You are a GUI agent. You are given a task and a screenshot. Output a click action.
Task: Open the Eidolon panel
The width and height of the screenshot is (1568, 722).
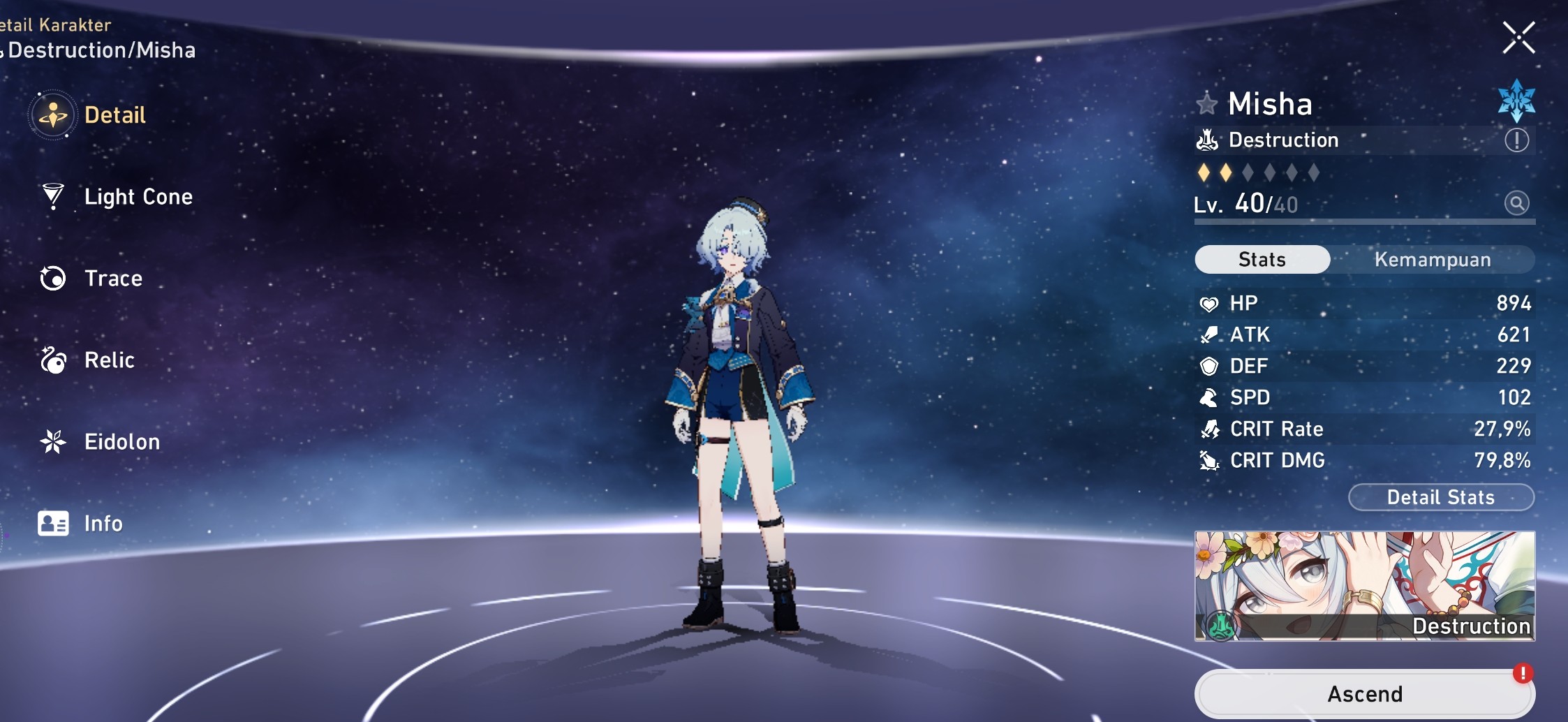(123, 442)
